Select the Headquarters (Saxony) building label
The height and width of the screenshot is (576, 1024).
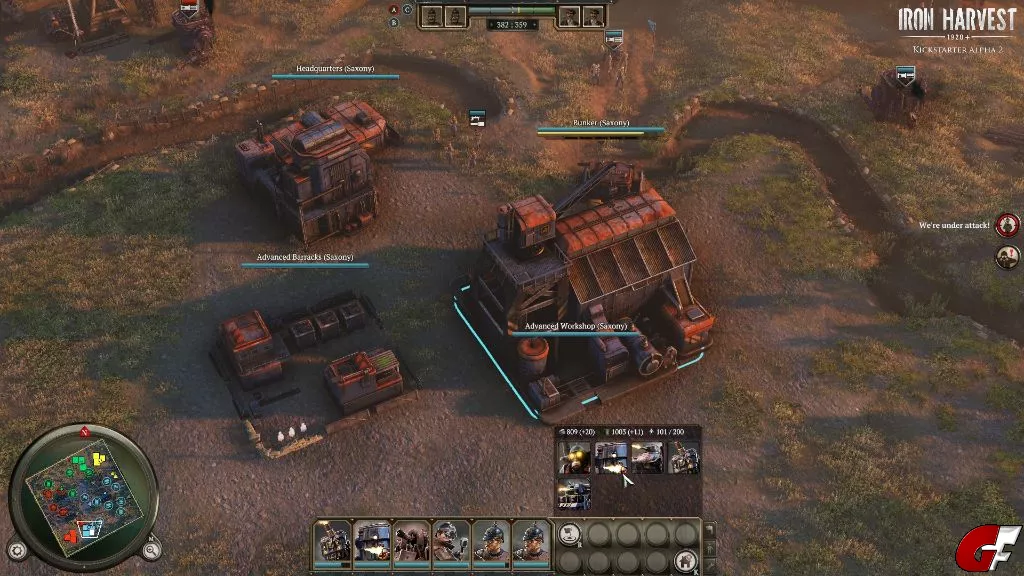pyautogui.click(x=334, y=69)
